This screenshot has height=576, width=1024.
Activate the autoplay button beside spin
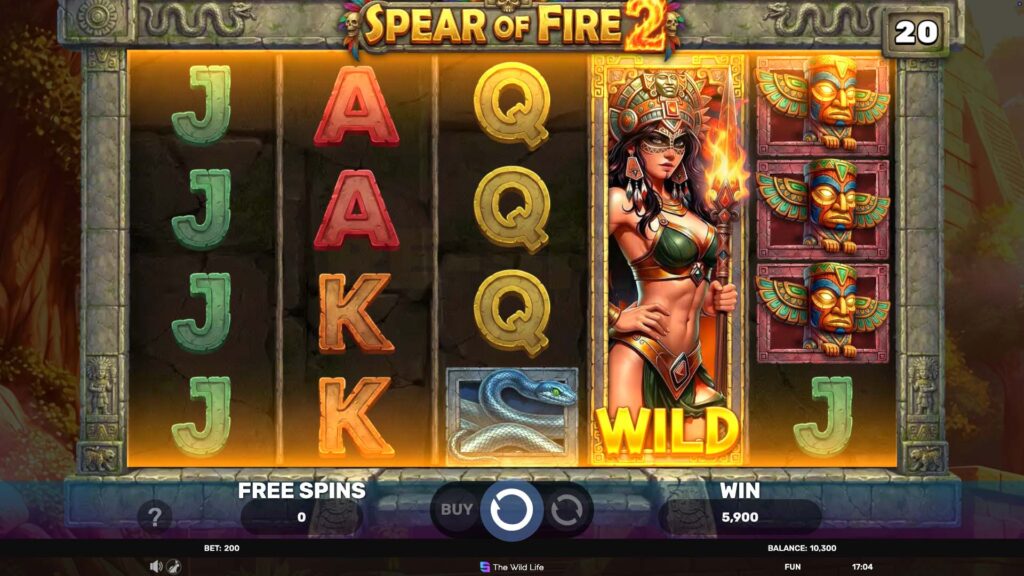click(566, 510)
